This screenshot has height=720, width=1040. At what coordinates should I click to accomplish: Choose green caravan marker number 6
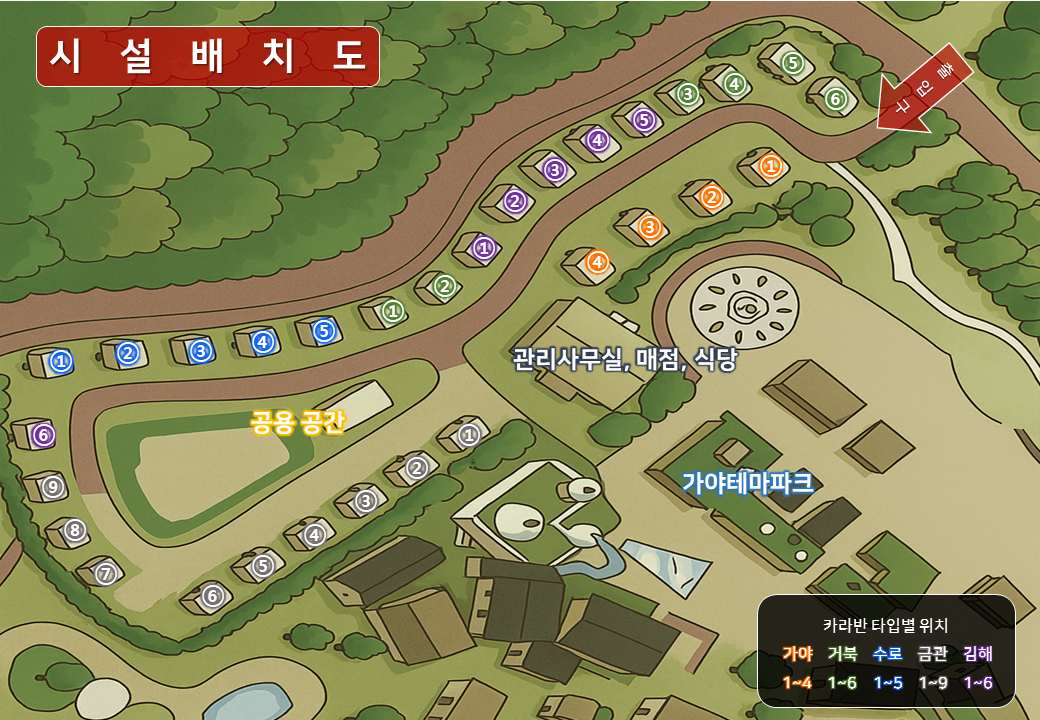pos(836,99)
